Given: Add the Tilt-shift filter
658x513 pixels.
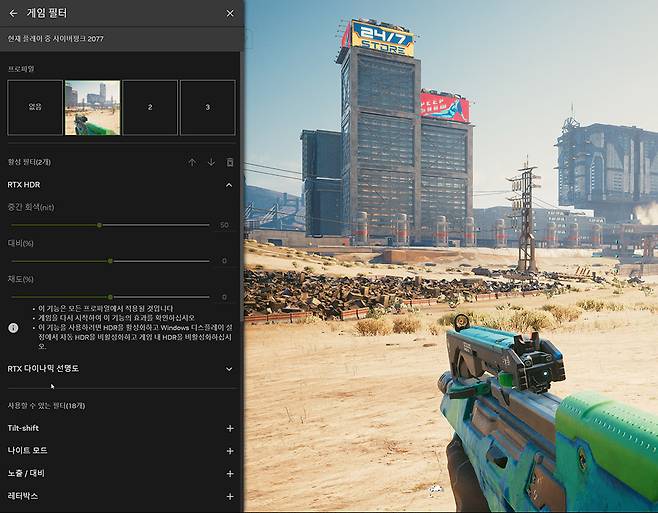Looking at the screenshot, I should 230,428.
